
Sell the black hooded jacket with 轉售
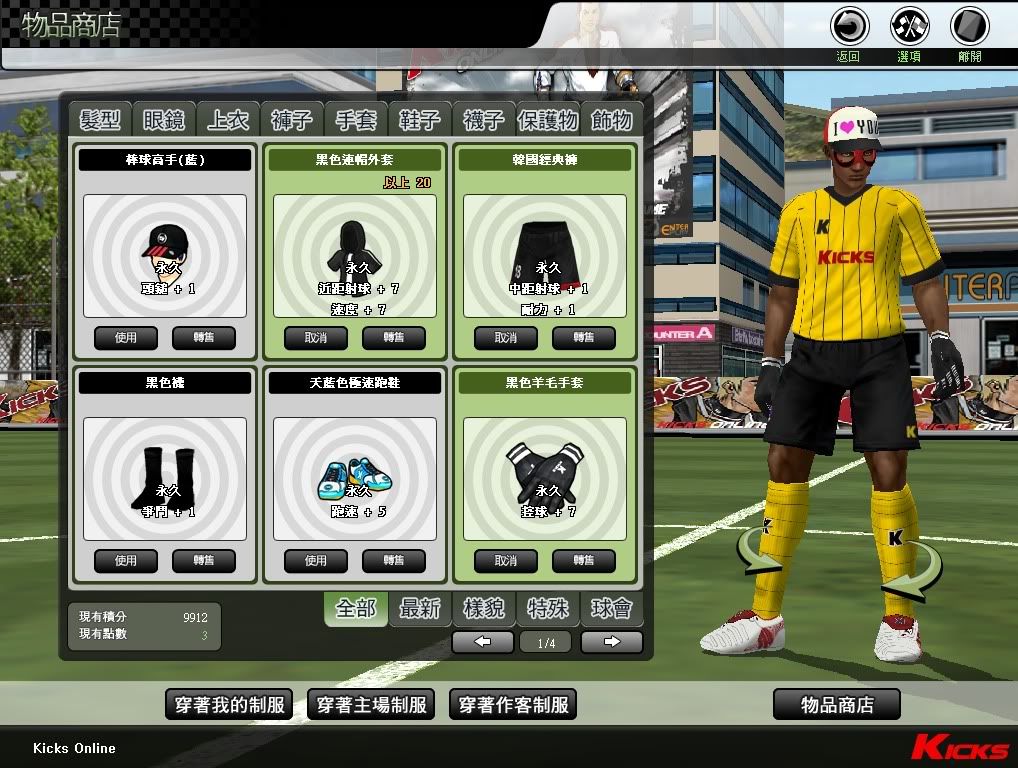(394, 338)
